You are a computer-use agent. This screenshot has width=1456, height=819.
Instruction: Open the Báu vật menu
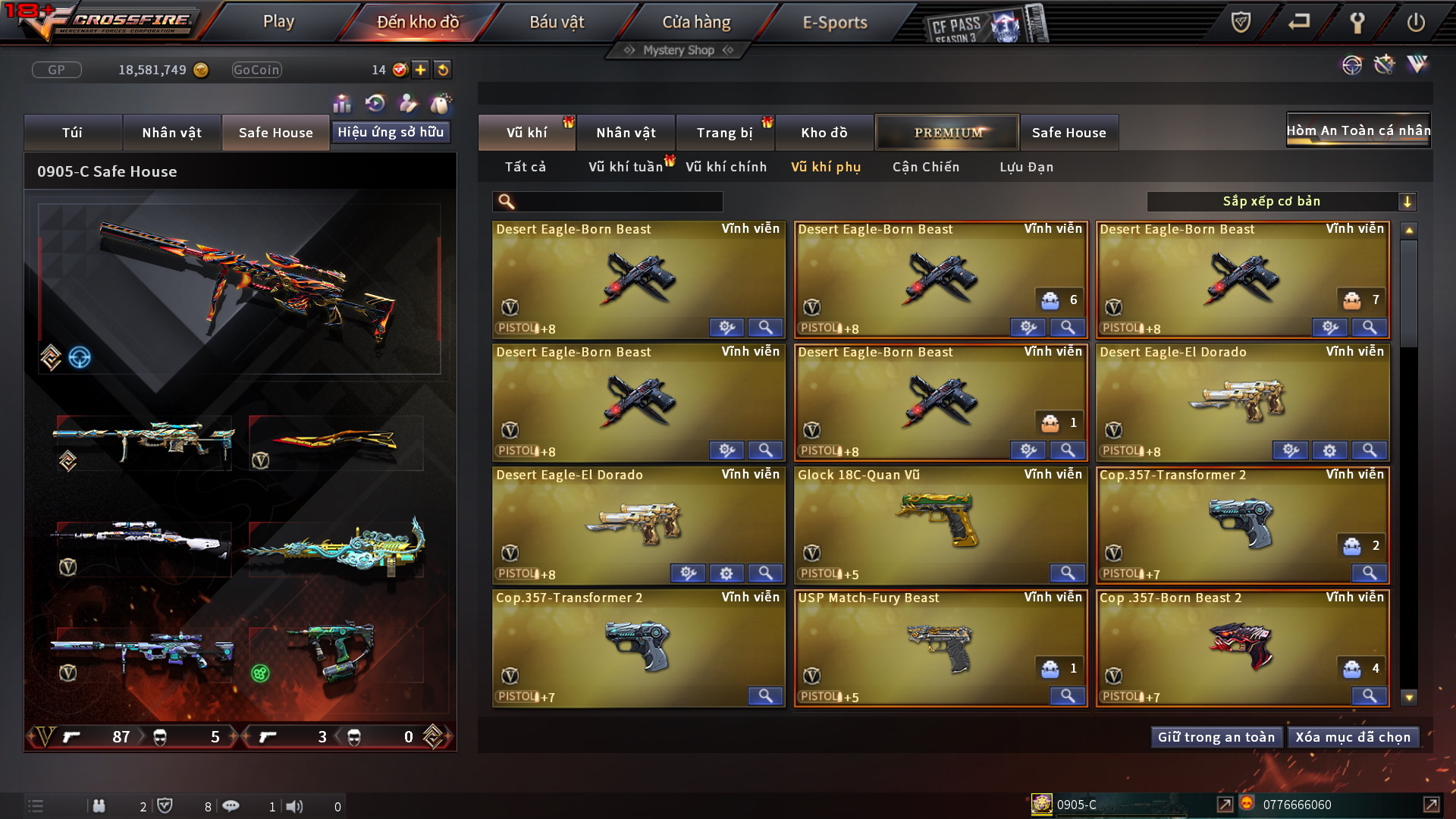(557, 22)
